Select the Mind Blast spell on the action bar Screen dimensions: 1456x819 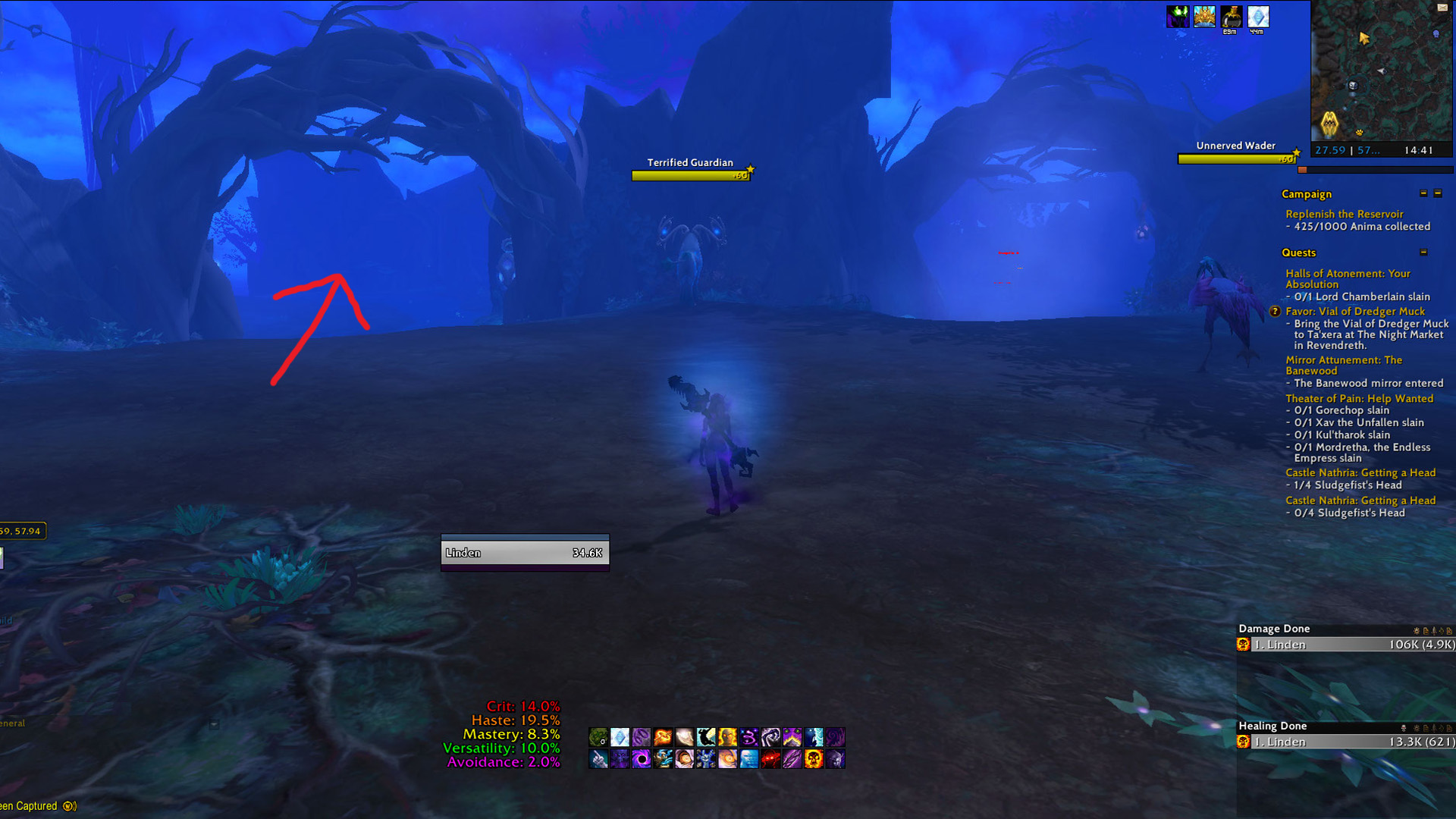[749, 758]
